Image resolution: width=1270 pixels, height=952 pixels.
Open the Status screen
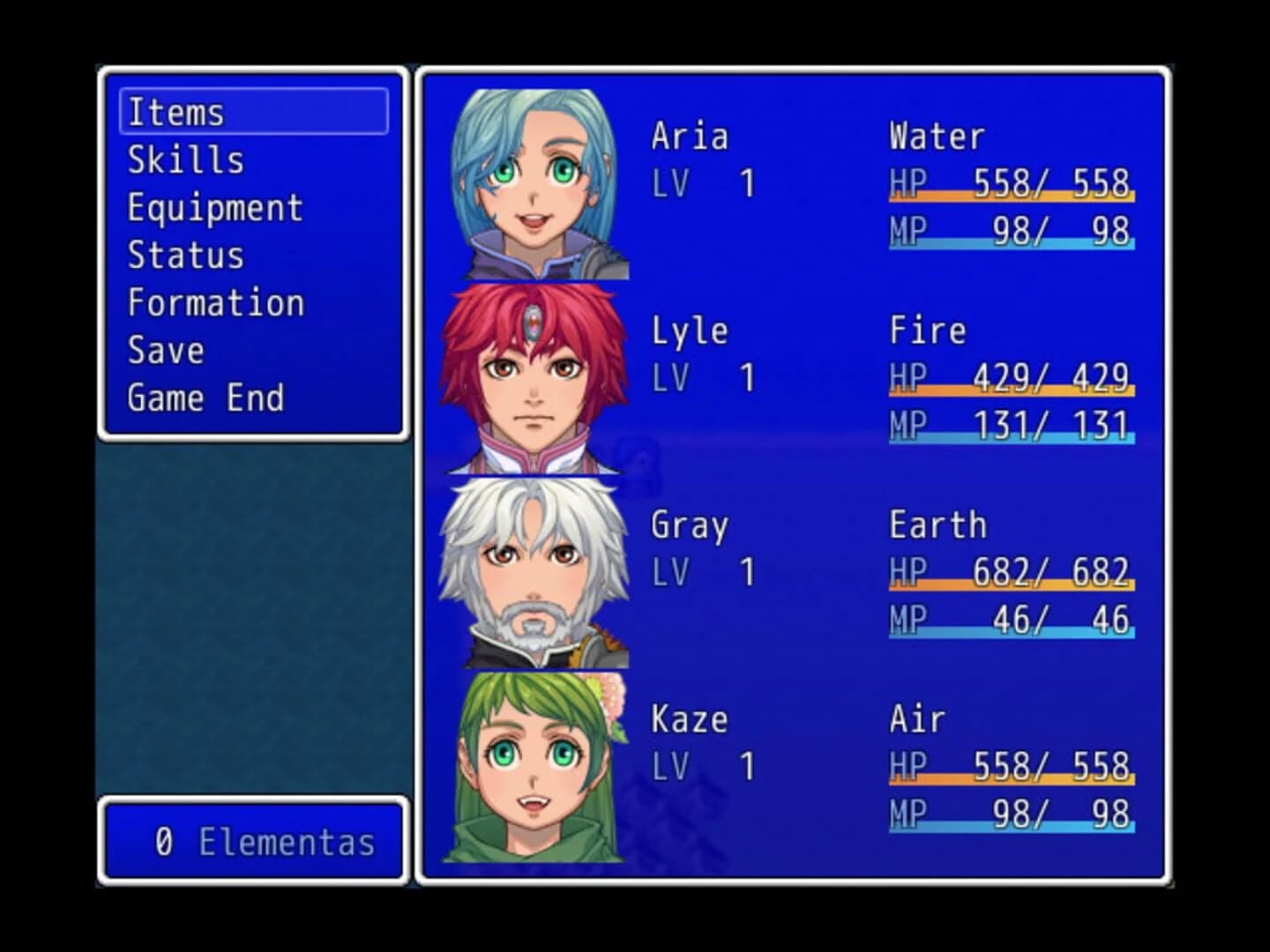[185, 256]
